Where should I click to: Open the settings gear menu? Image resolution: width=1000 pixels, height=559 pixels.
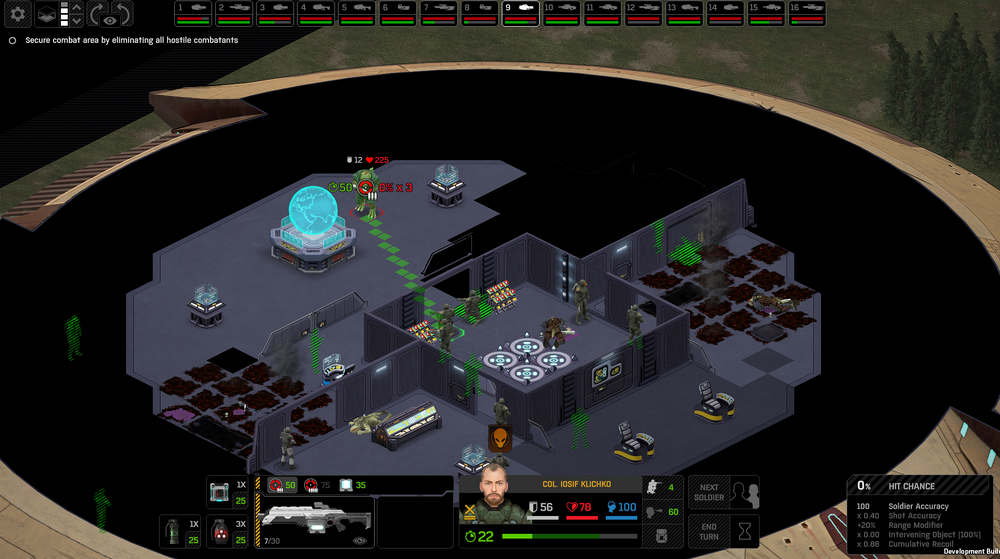pos(18,14)
